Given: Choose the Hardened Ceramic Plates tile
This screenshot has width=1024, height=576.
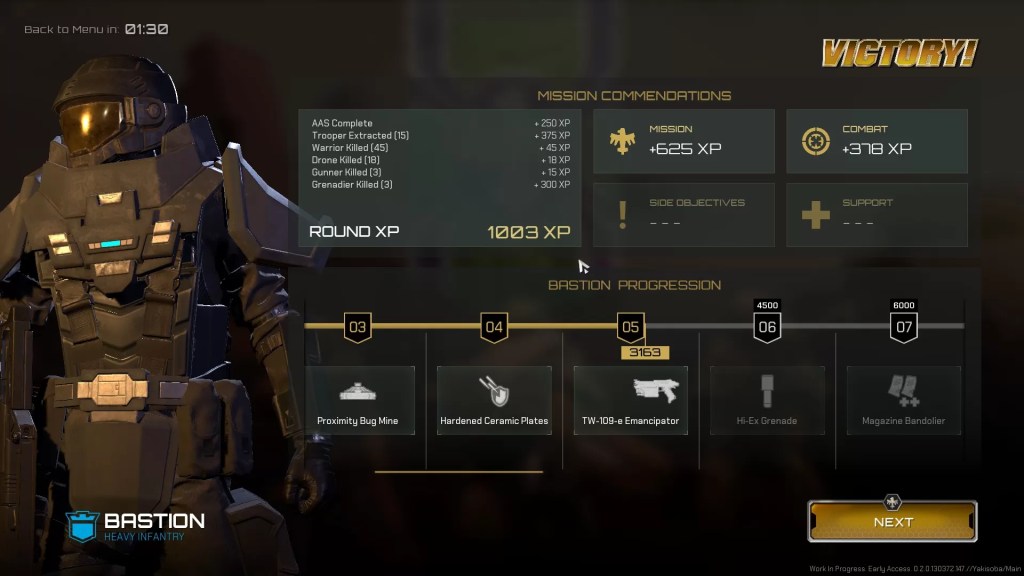Looking at the screenshot, I should (494, 400).
